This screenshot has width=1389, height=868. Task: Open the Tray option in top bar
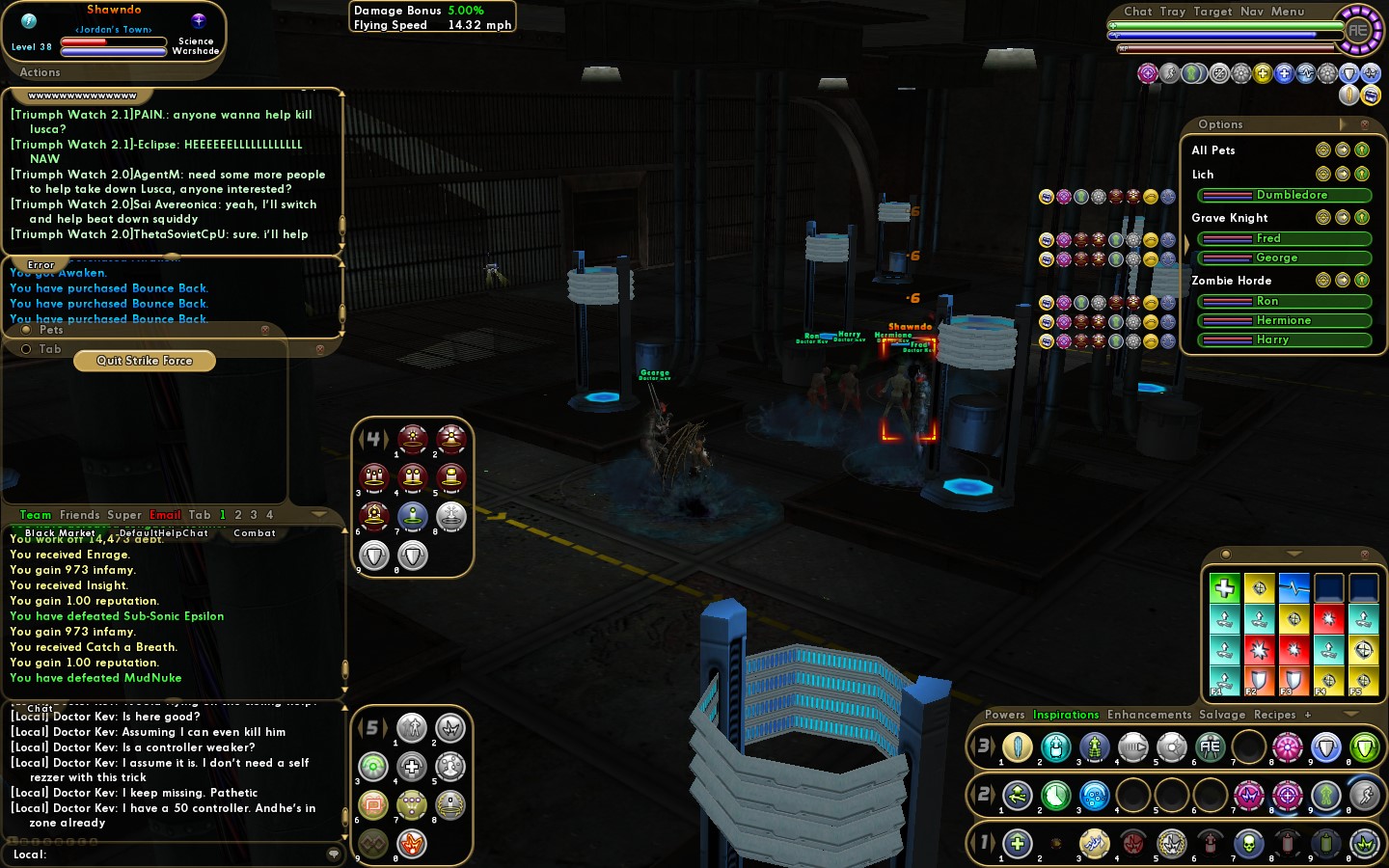point(1172,12)
